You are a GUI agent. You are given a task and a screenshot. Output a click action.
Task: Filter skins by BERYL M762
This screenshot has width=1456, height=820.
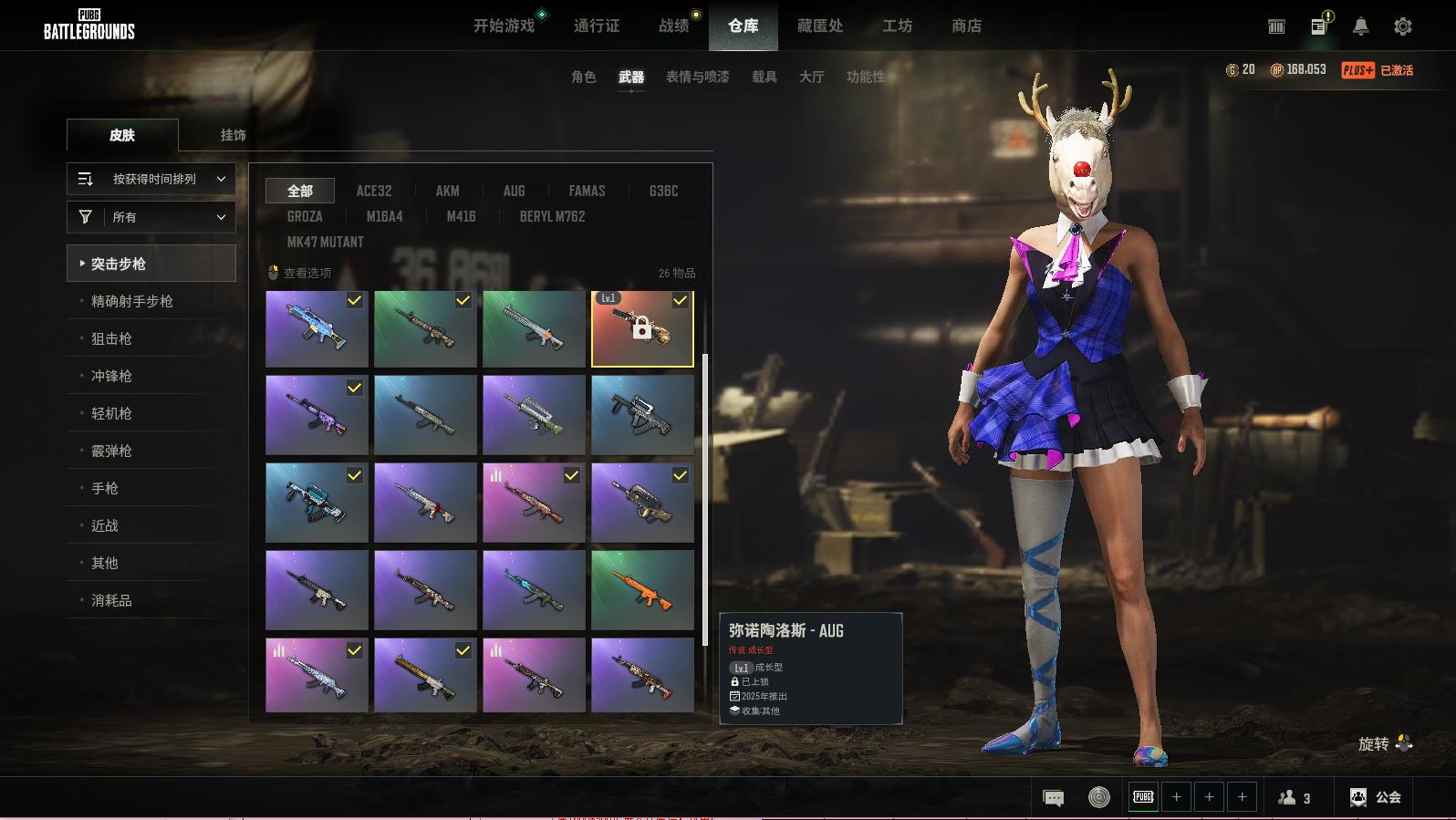[552, 216]
